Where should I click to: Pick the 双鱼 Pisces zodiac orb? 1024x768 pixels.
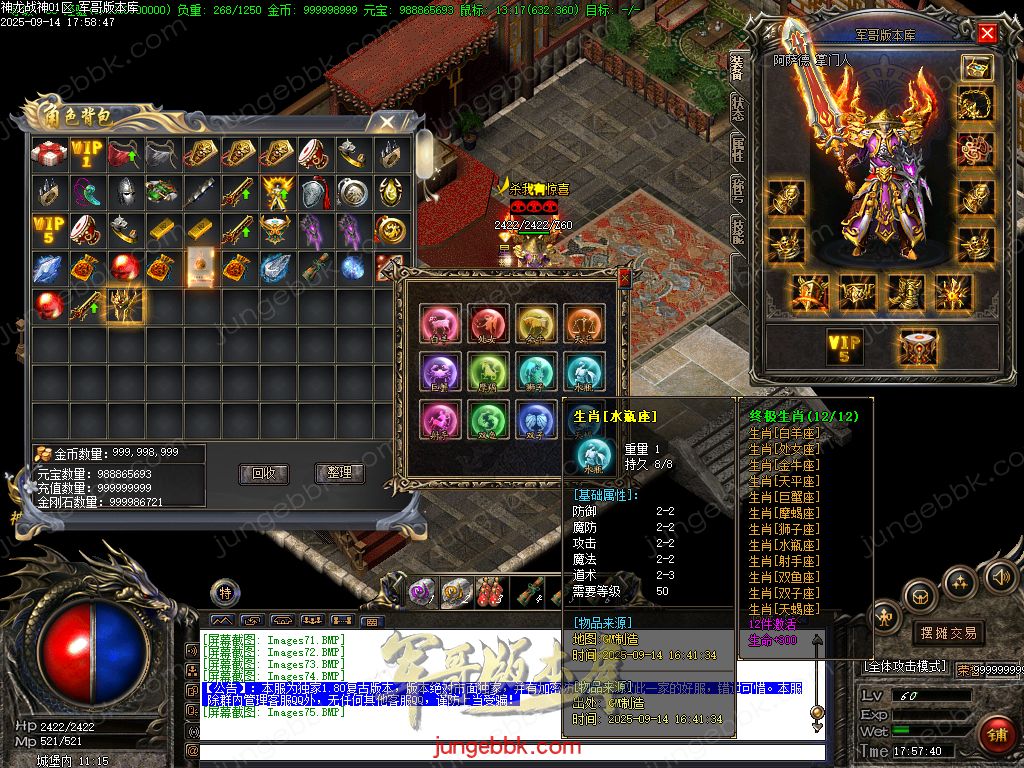tap(488, 419)
